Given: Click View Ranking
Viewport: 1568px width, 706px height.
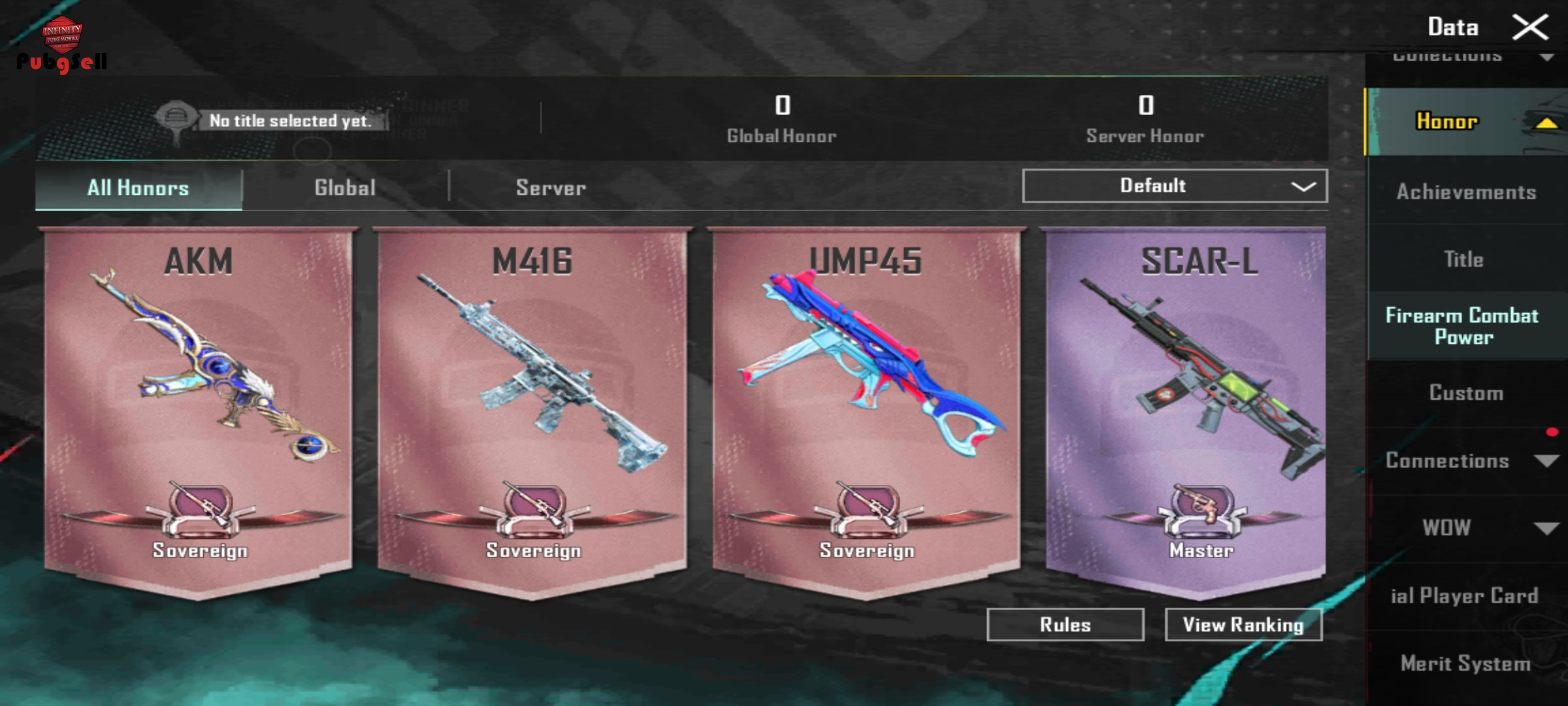Looking at the screenshot, I should click(x=1243, y=625).
